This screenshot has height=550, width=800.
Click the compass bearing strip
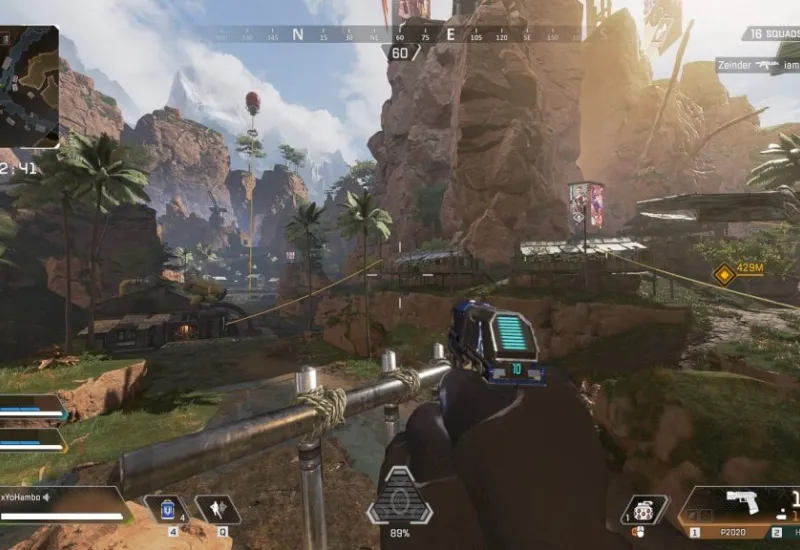(x=400, y=34)
